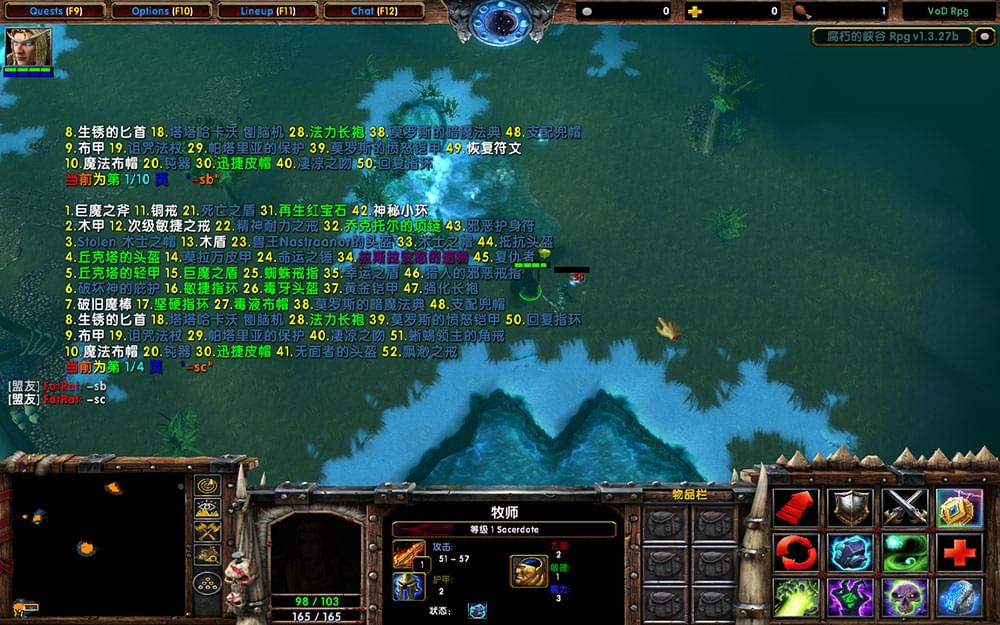Screen dimensions: 1000x625
Task: Cast the purple skull ability
Action: 903,597
